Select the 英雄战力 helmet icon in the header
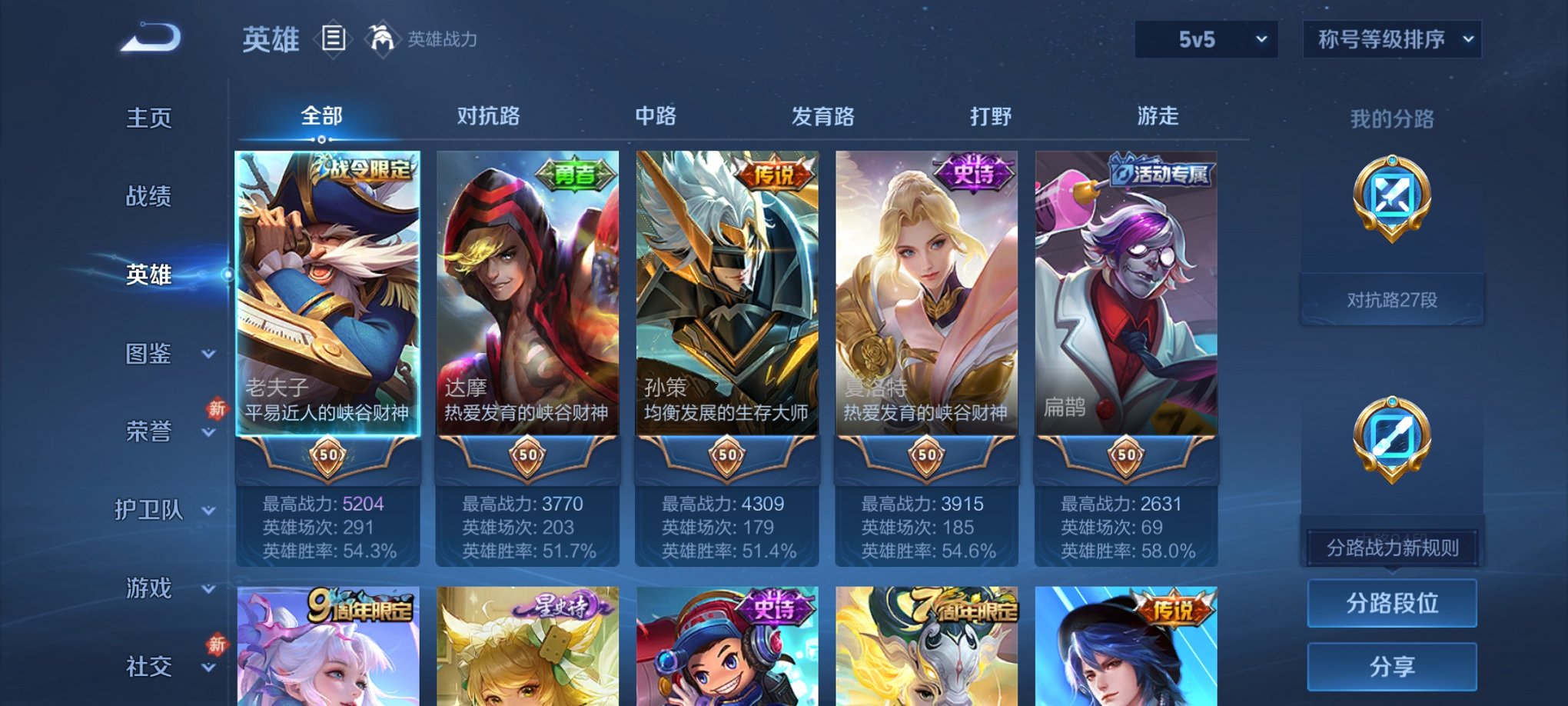This screenshot has height=706, width=1568. pos(381,38)
